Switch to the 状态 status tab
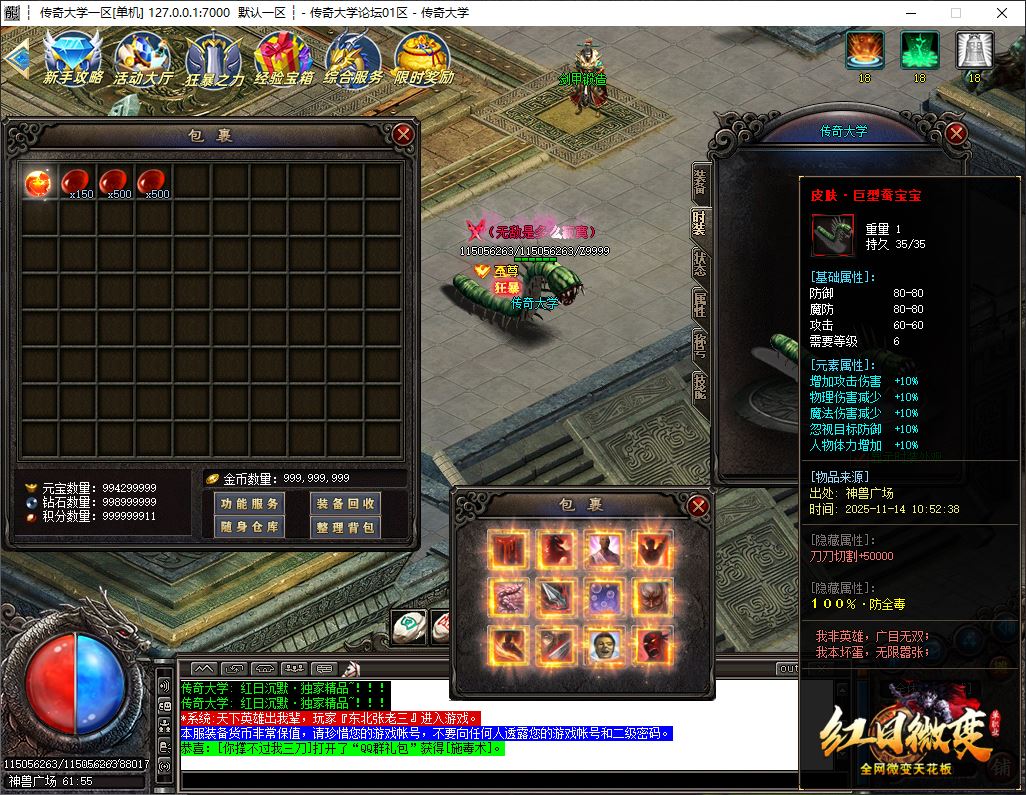 [x=700, y=264]
